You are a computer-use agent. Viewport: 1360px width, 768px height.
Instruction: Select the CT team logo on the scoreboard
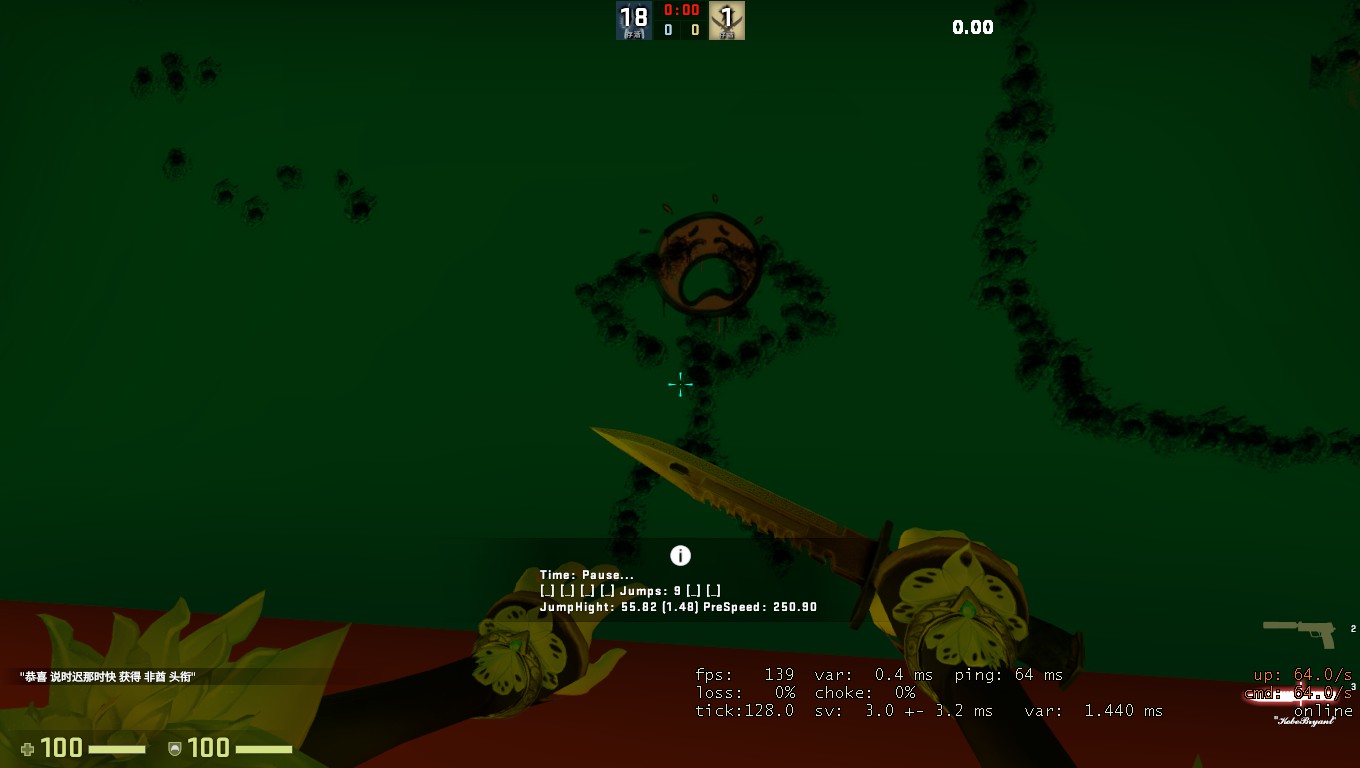pyautogui.click(x=634, y=19)
